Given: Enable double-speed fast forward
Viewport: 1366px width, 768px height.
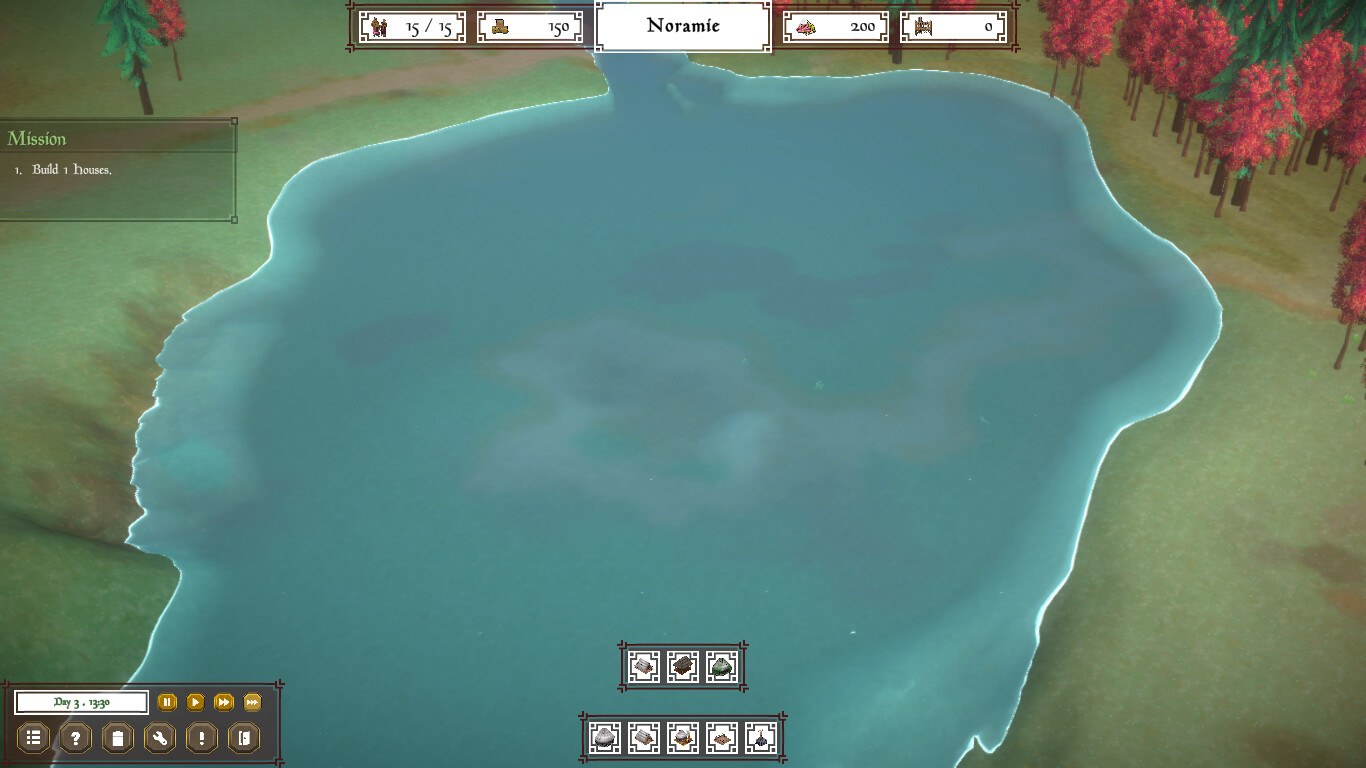Looking at the screenshot, I should tap(224, 703).
